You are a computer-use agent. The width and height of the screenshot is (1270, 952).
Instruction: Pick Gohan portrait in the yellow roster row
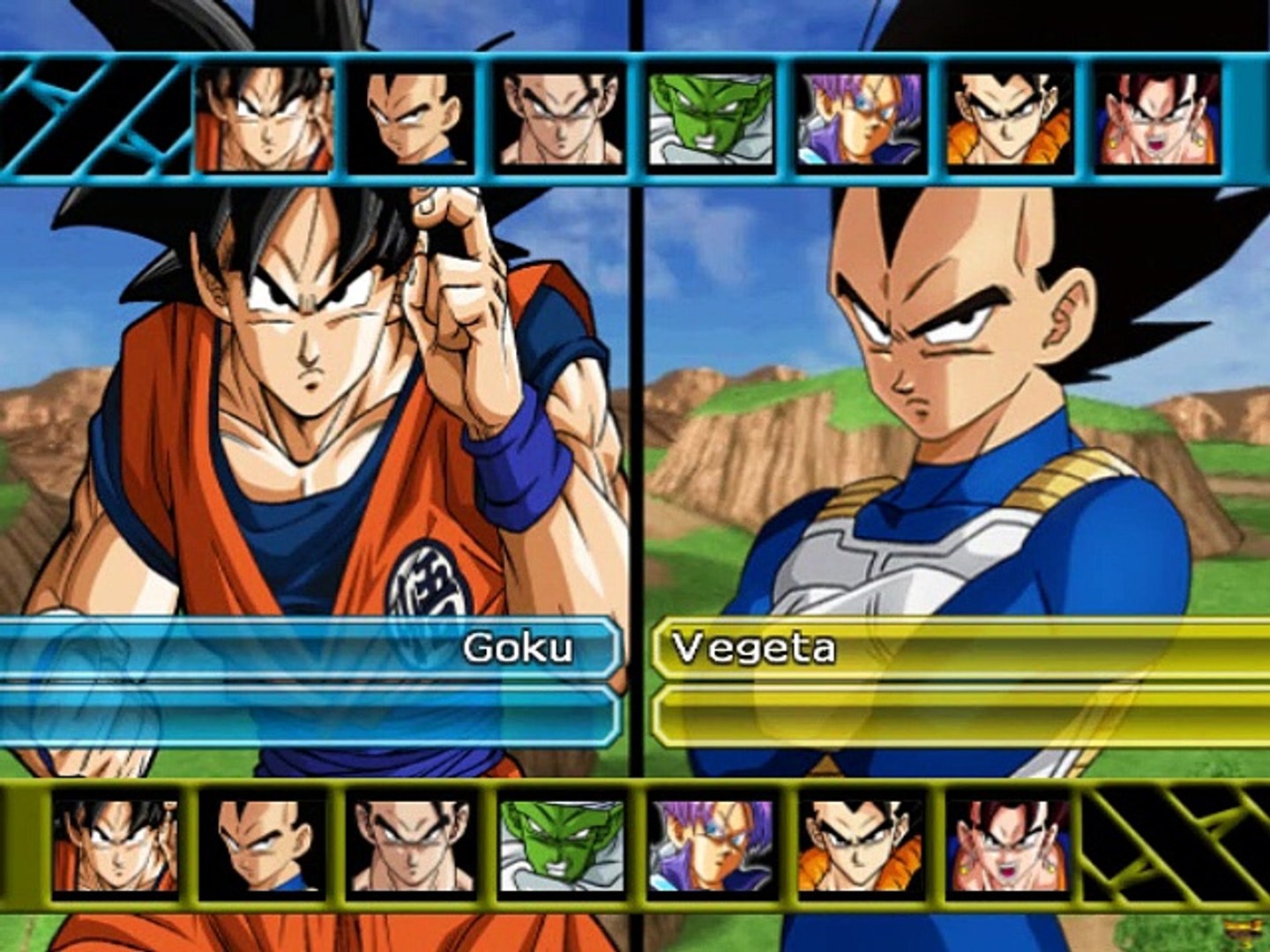pyautogui.click(x=411, y=846)
